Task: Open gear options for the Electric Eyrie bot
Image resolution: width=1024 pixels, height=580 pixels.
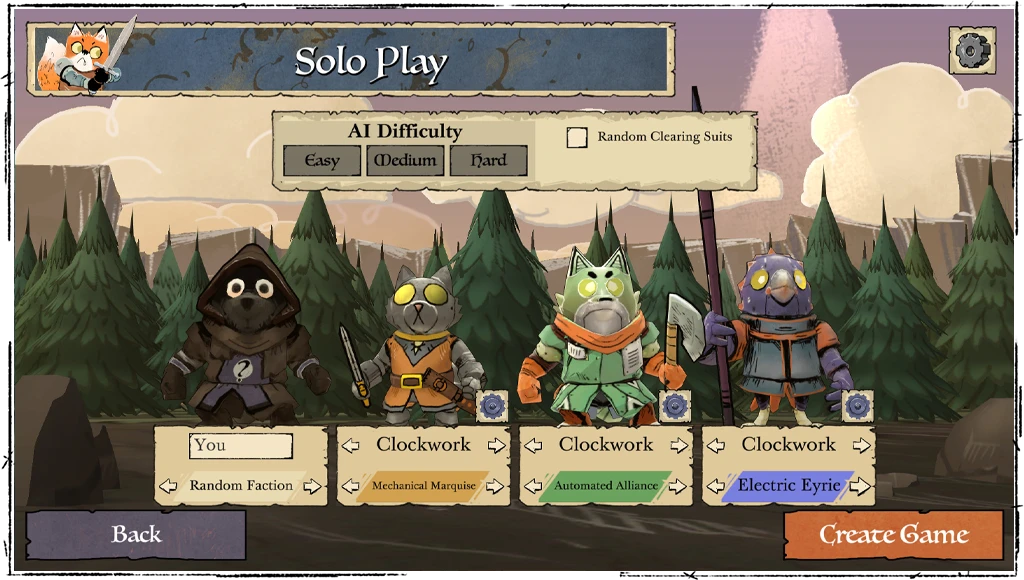Action: 857,406
